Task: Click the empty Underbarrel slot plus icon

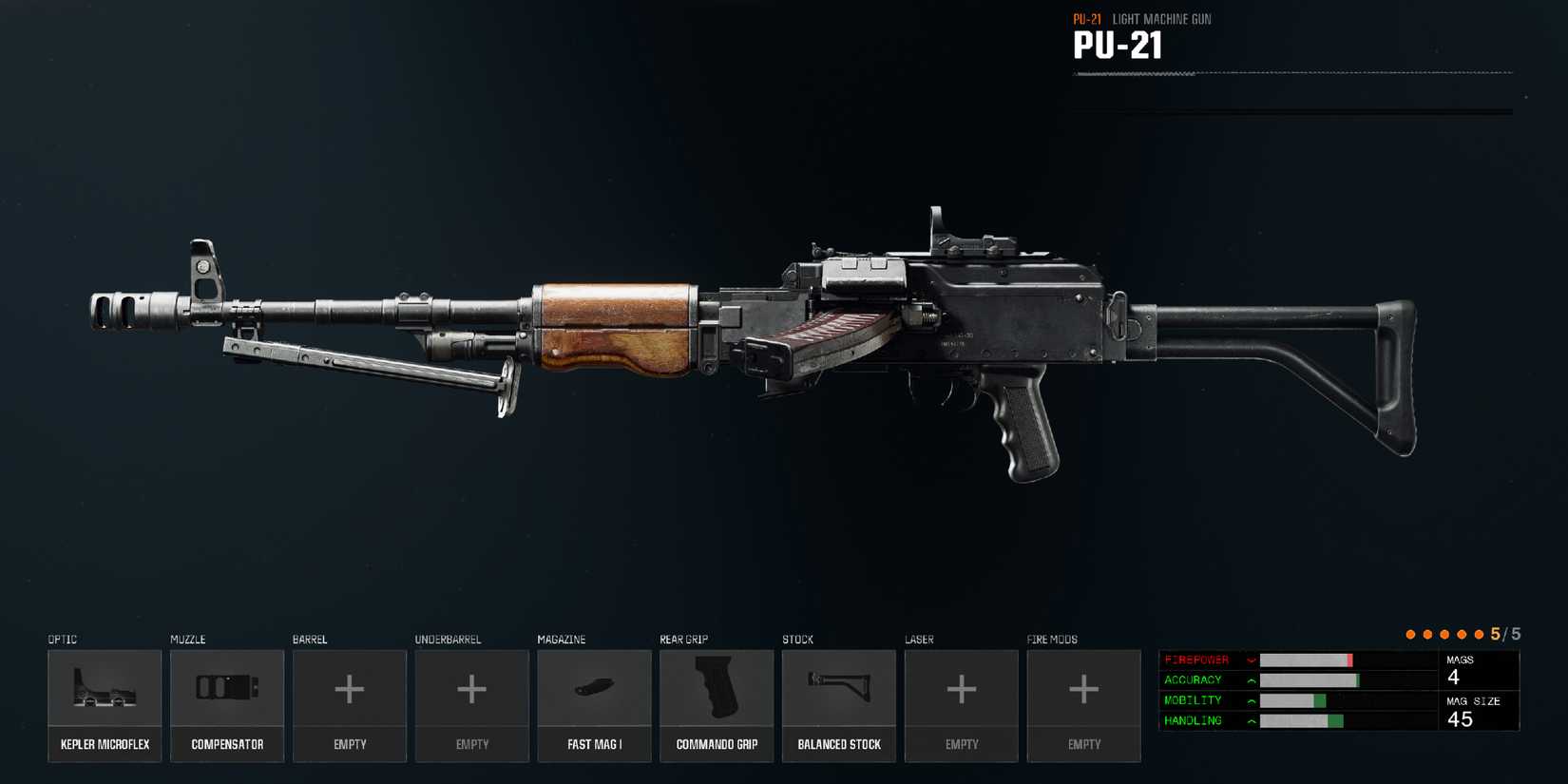Action: 471,689
